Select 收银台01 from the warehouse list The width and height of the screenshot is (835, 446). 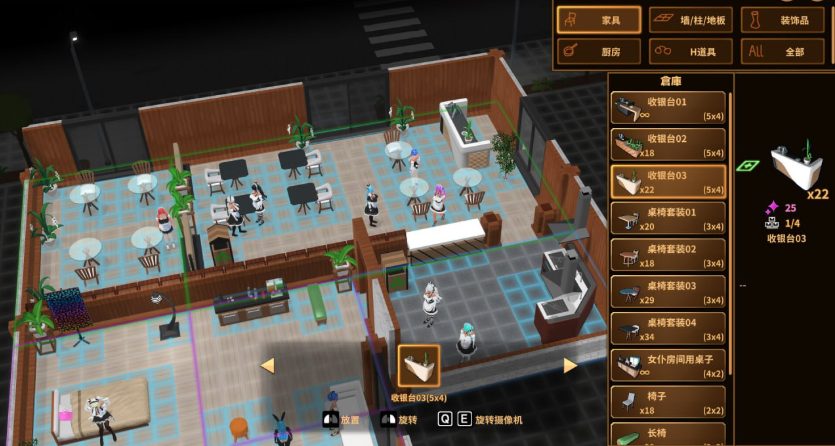point(669,108)
